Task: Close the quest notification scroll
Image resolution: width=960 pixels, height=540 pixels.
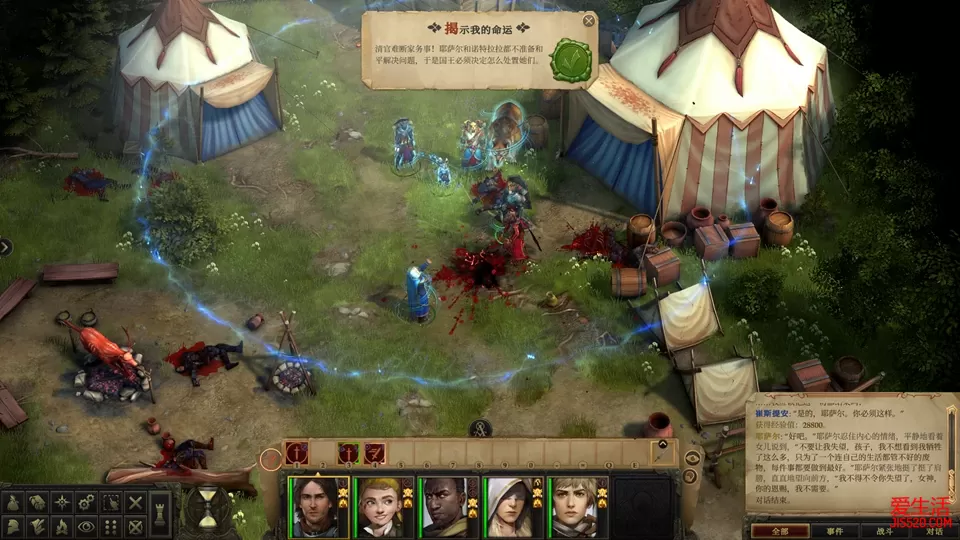Action: click(589, 20)
